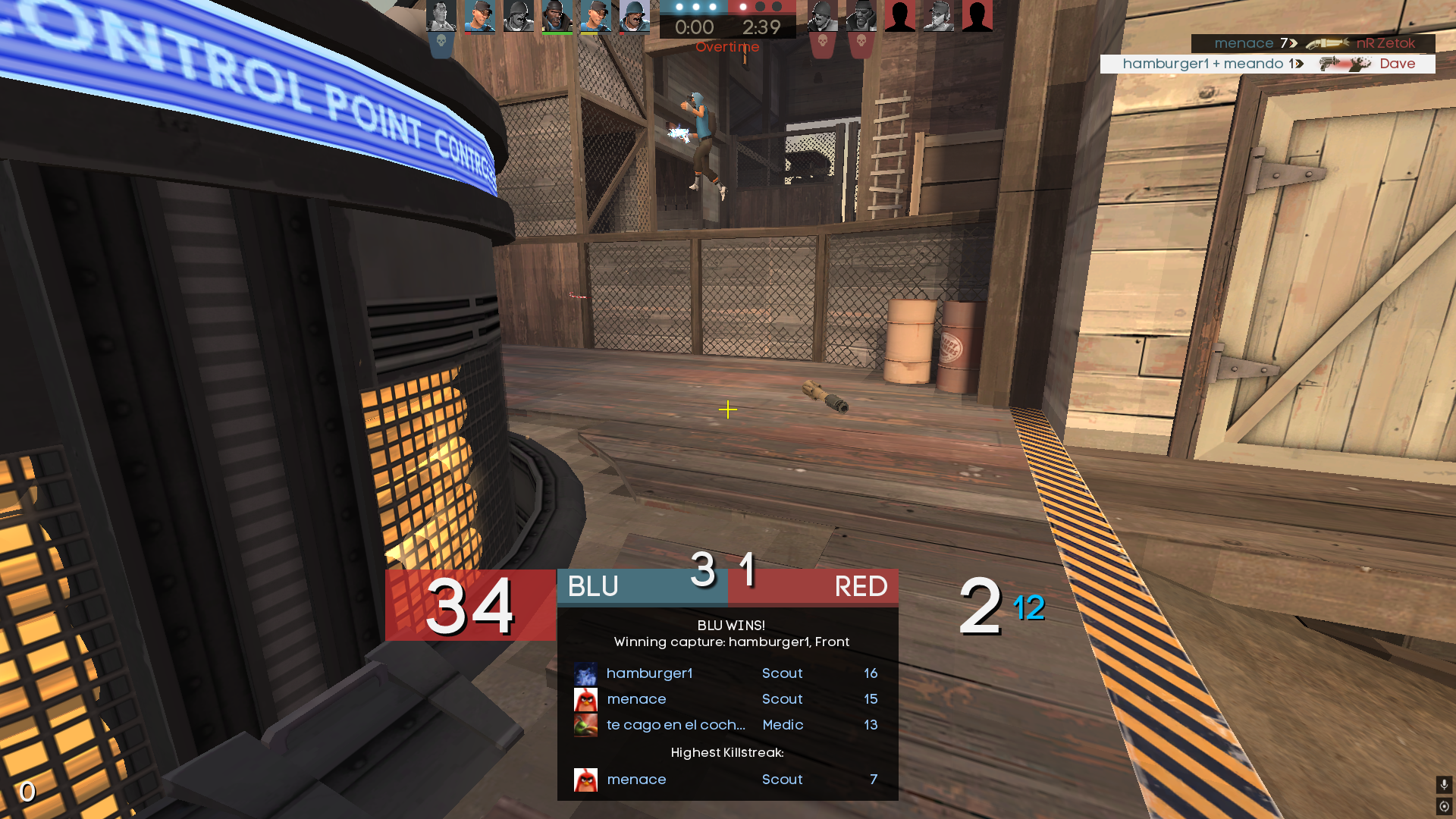Select the te cago en el coch... Medic row

click(x=726, y=725)
